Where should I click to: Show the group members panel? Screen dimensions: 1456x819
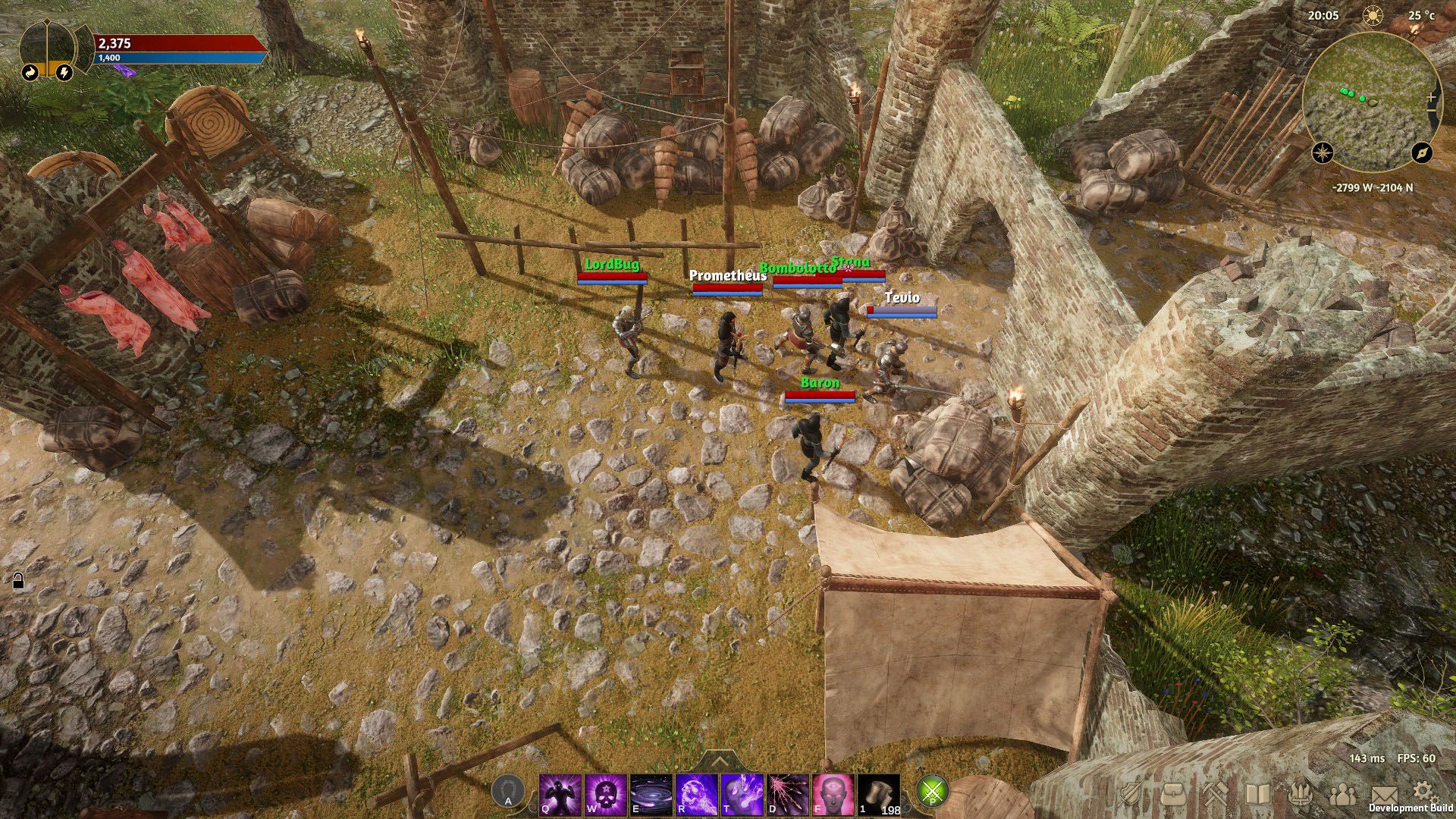(1343, 793)
